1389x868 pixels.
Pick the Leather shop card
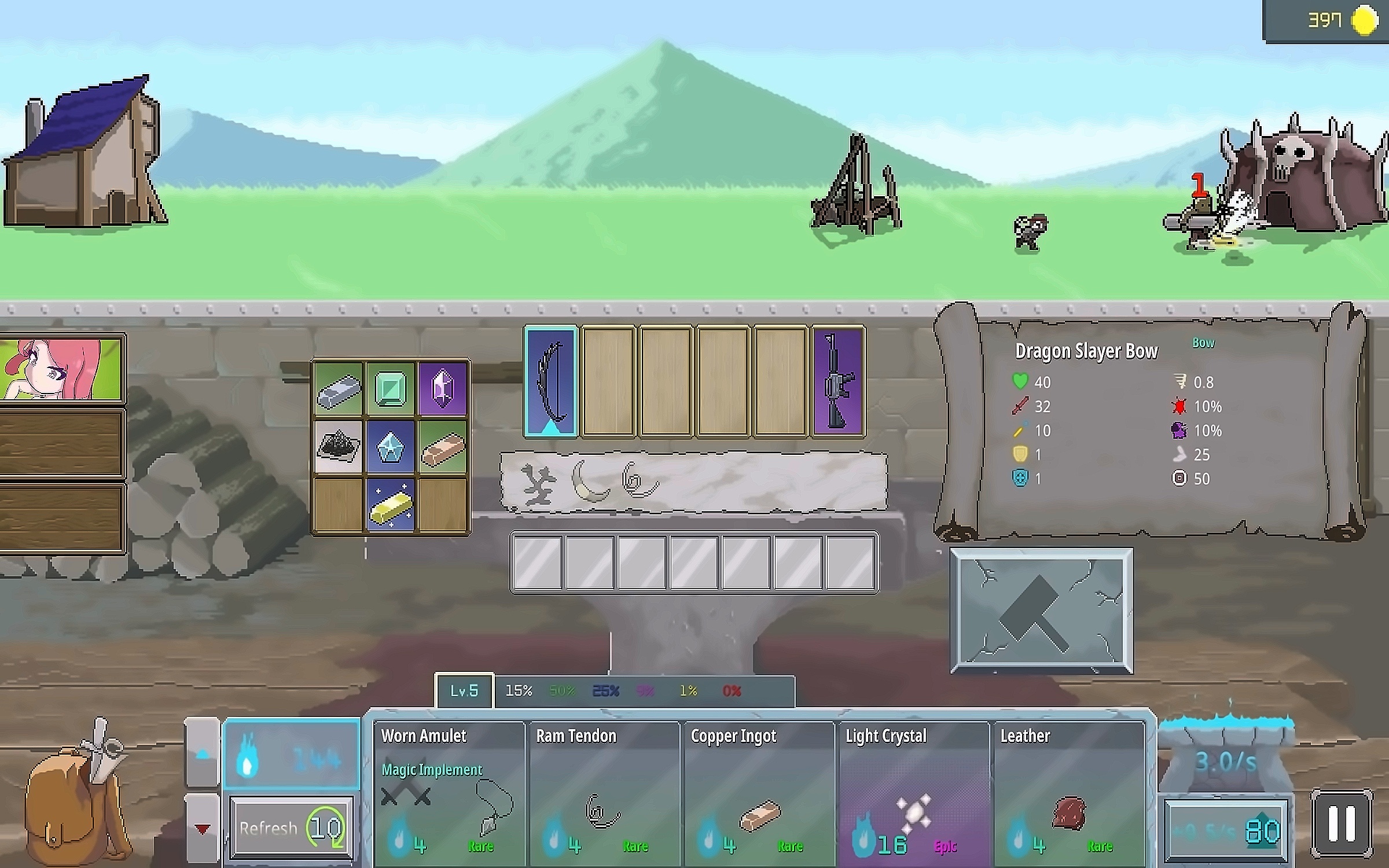[x=1068, y=792]
